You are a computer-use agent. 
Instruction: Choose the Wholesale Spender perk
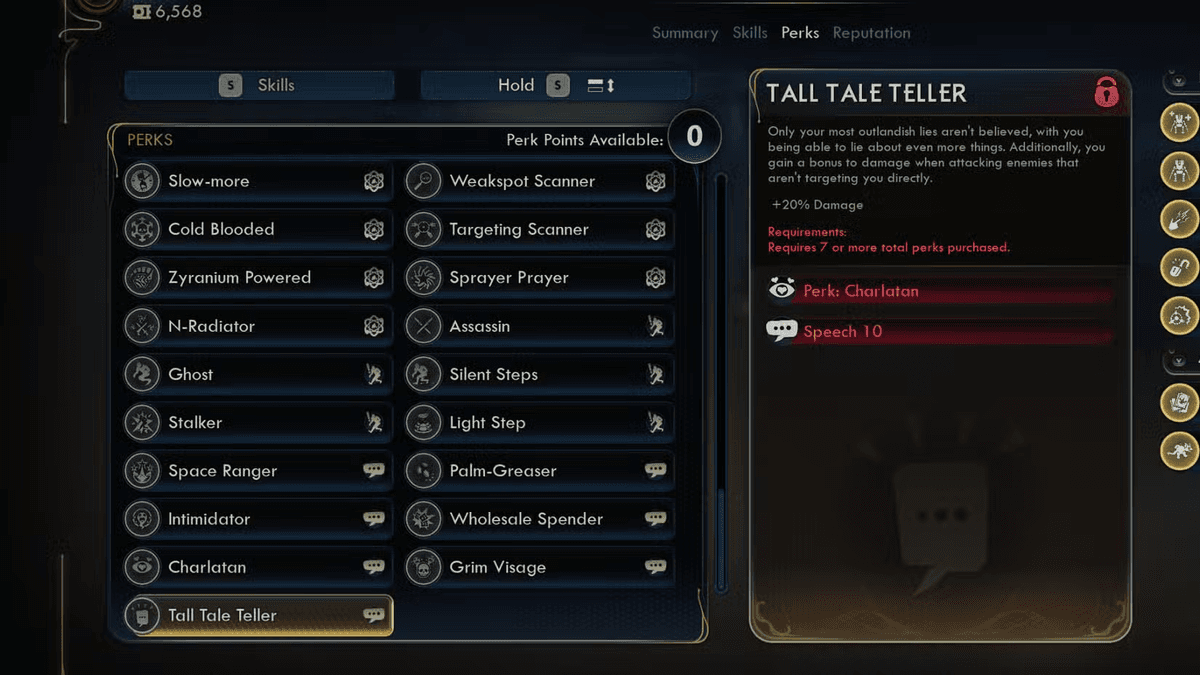[x=540, y=519]
